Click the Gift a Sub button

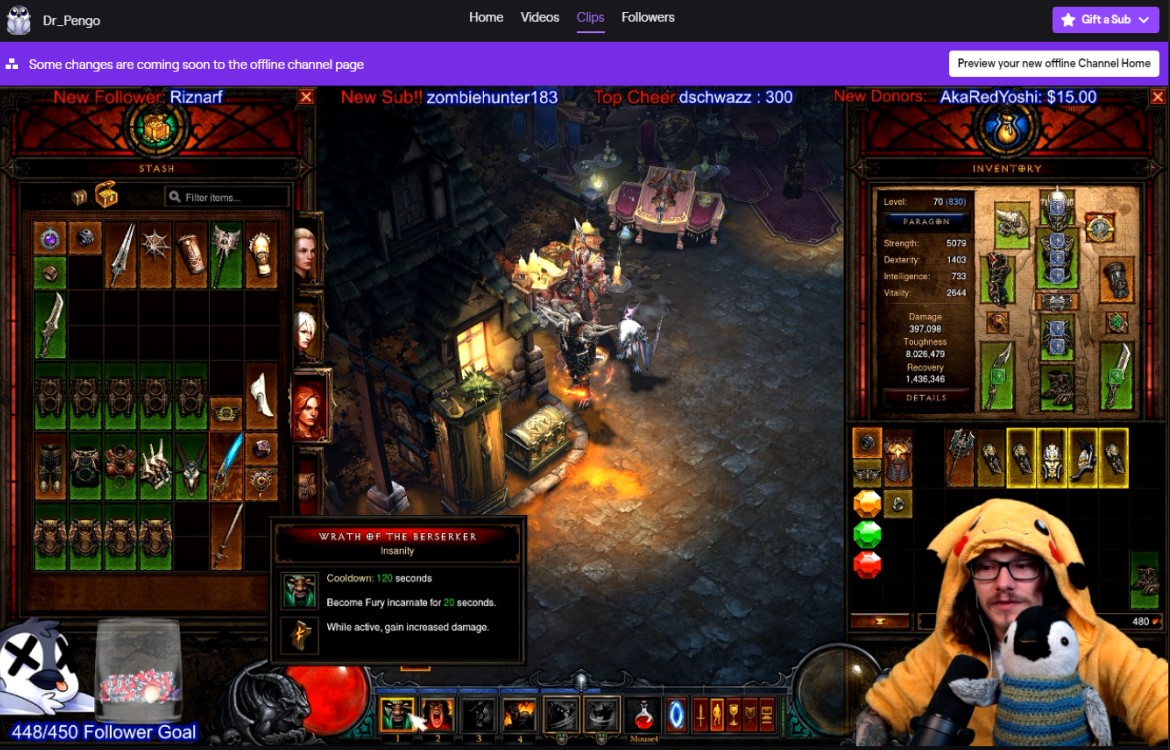pos(1104,19)
